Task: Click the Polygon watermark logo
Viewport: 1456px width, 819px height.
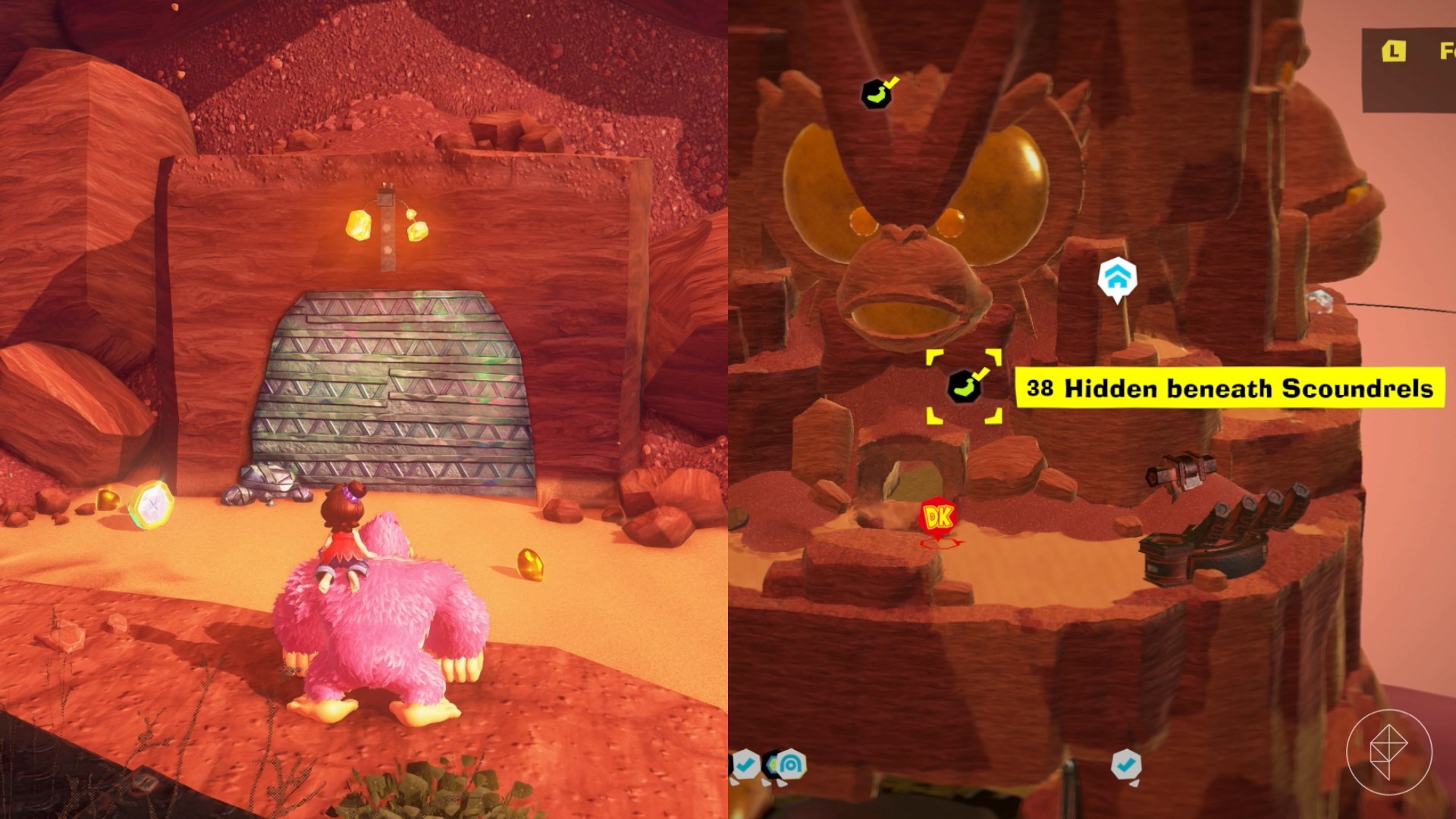Action: point(1389,752)
